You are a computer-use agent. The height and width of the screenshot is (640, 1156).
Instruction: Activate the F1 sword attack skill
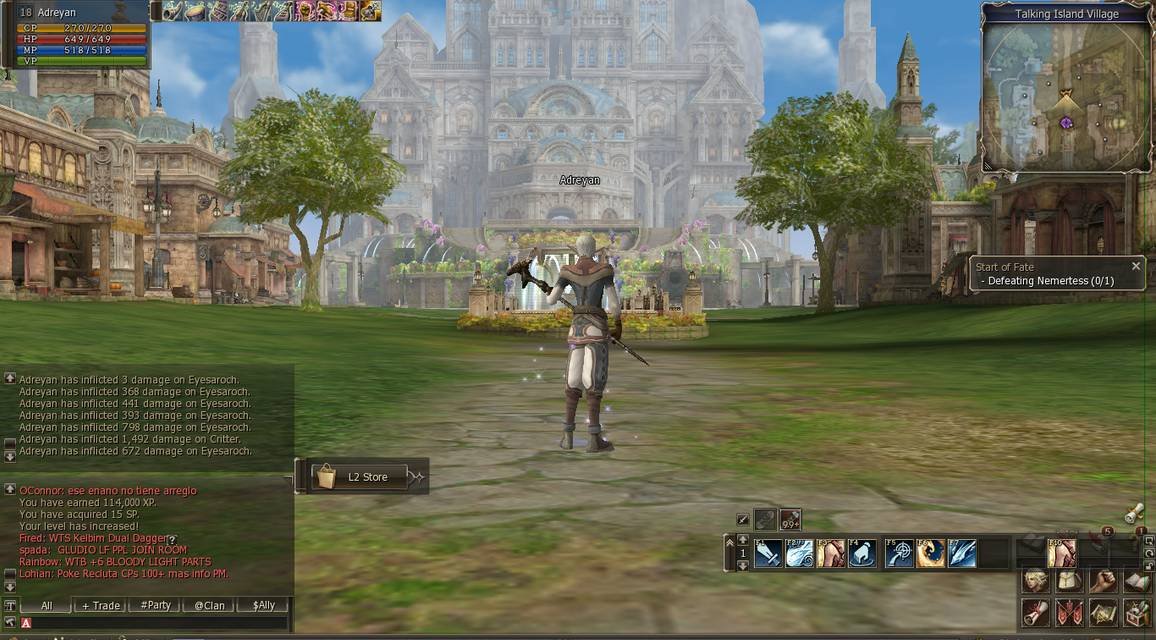(768, 553)
